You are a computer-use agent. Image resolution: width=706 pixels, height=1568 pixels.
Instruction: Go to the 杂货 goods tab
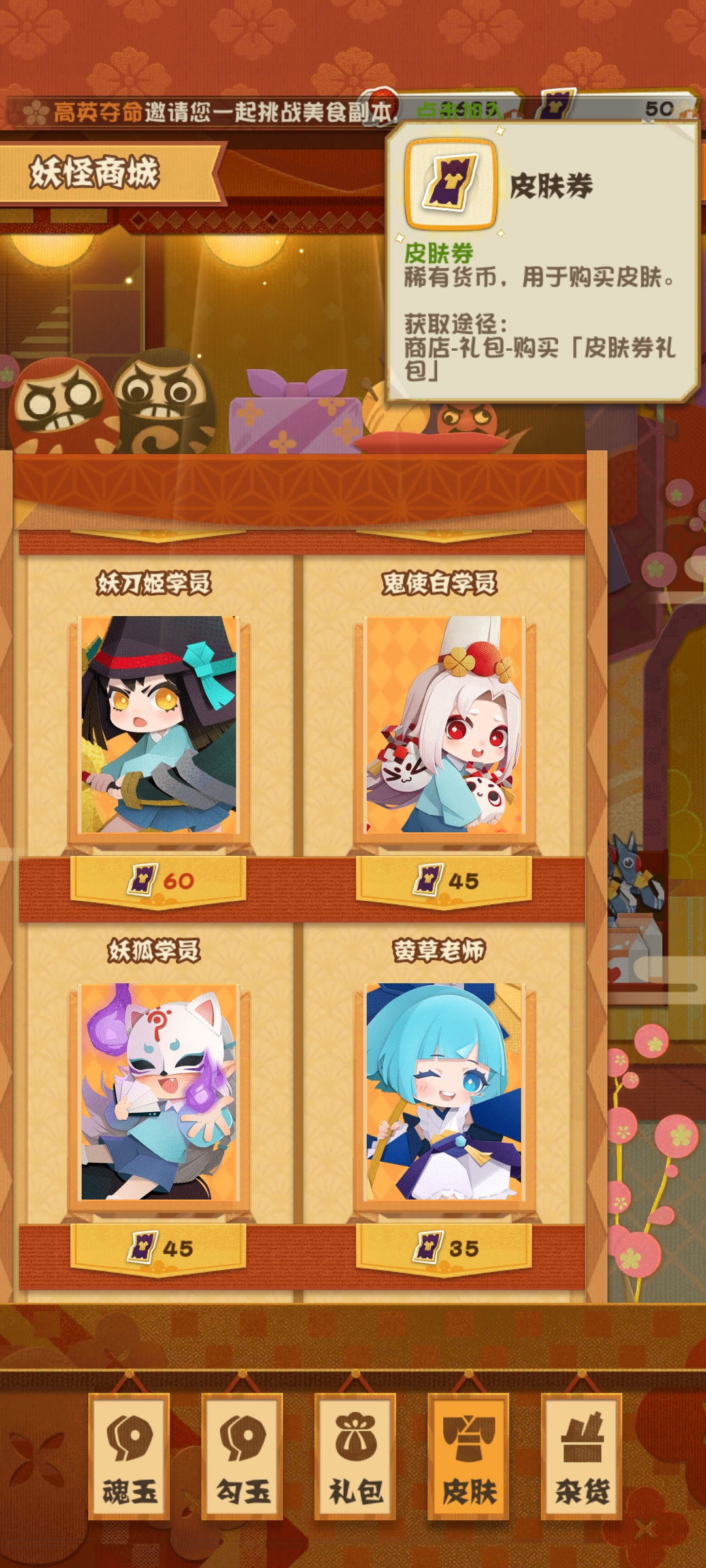tap(582, 1456)
